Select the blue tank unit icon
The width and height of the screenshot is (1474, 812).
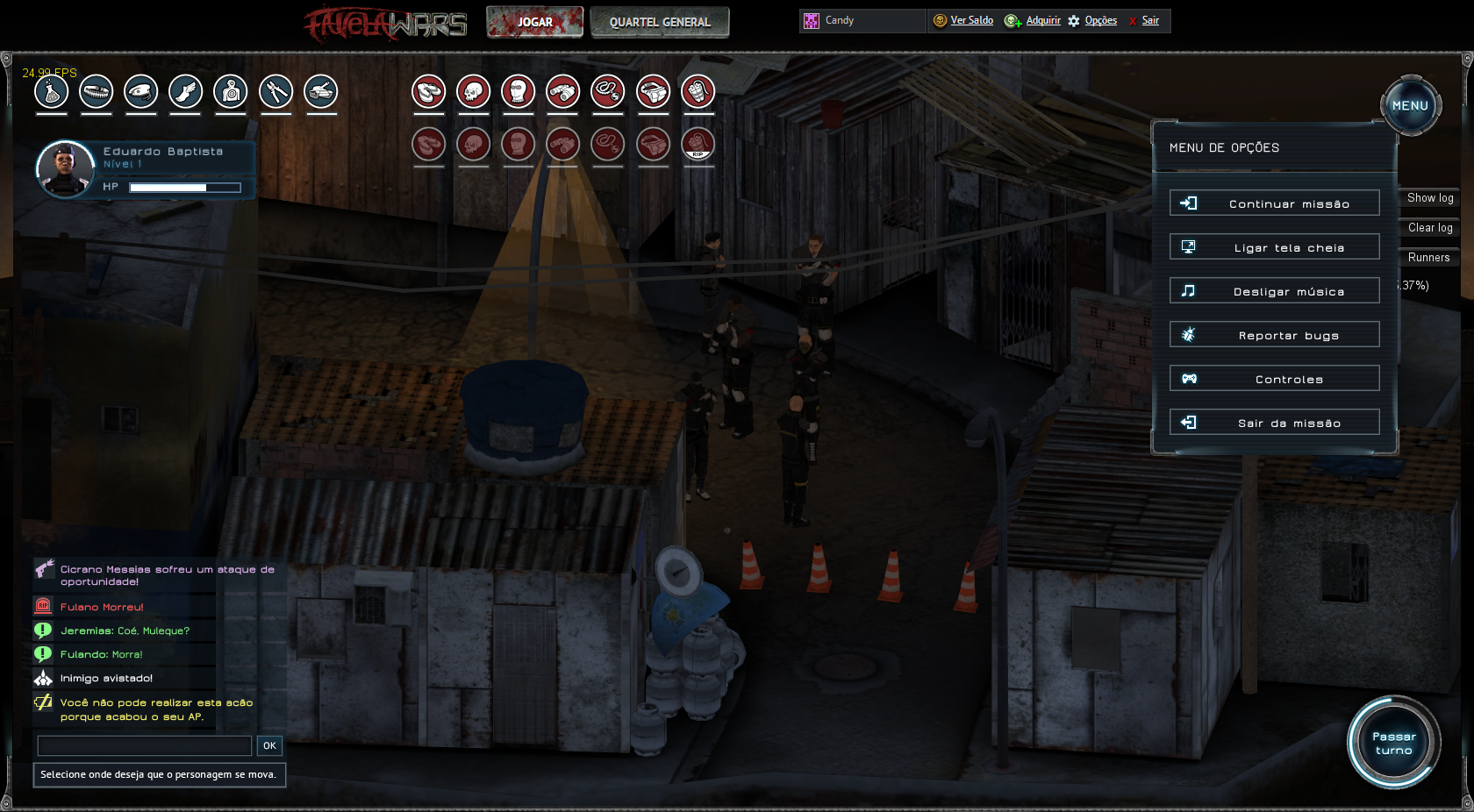[x=320, y=91]
